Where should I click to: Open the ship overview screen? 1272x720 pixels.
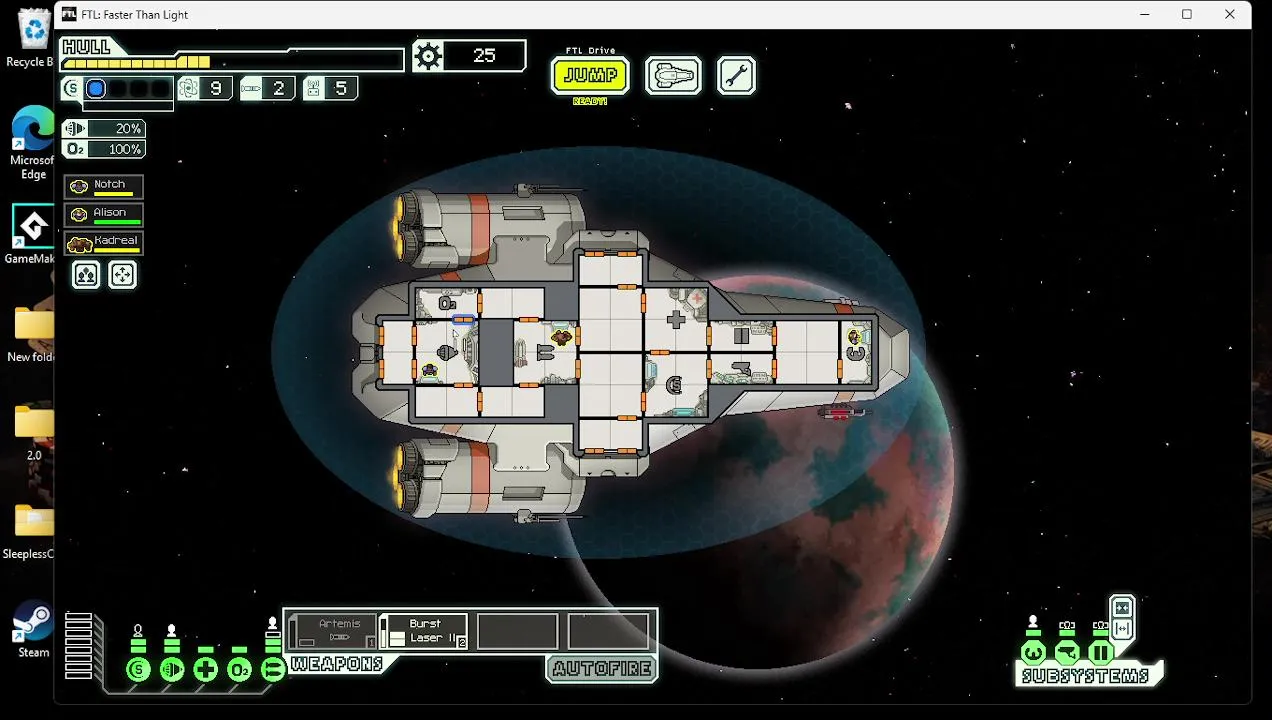pos(673,75)
